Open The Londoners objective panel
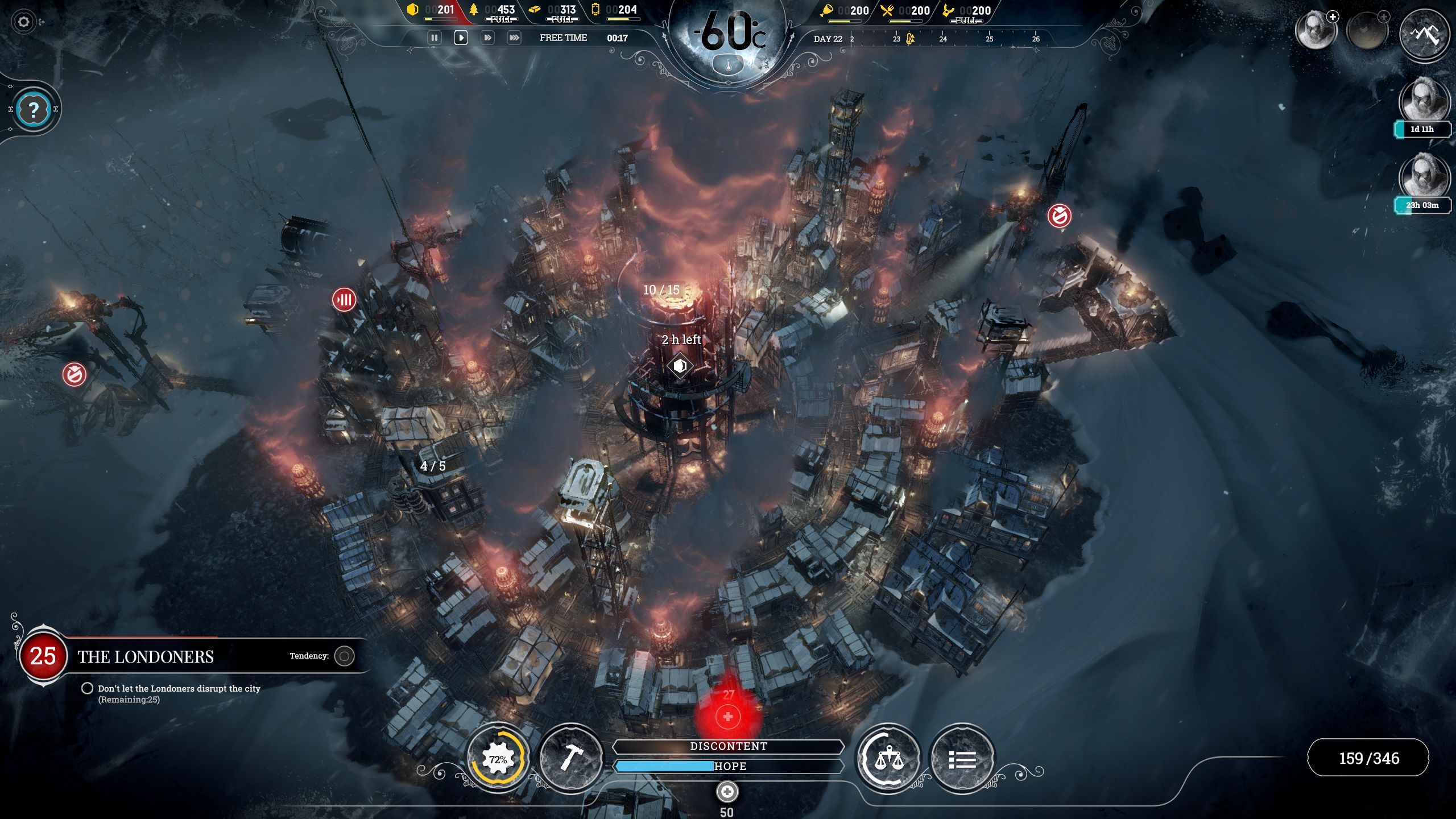Viewport: 1456px width, 819px height. [146, 656]
